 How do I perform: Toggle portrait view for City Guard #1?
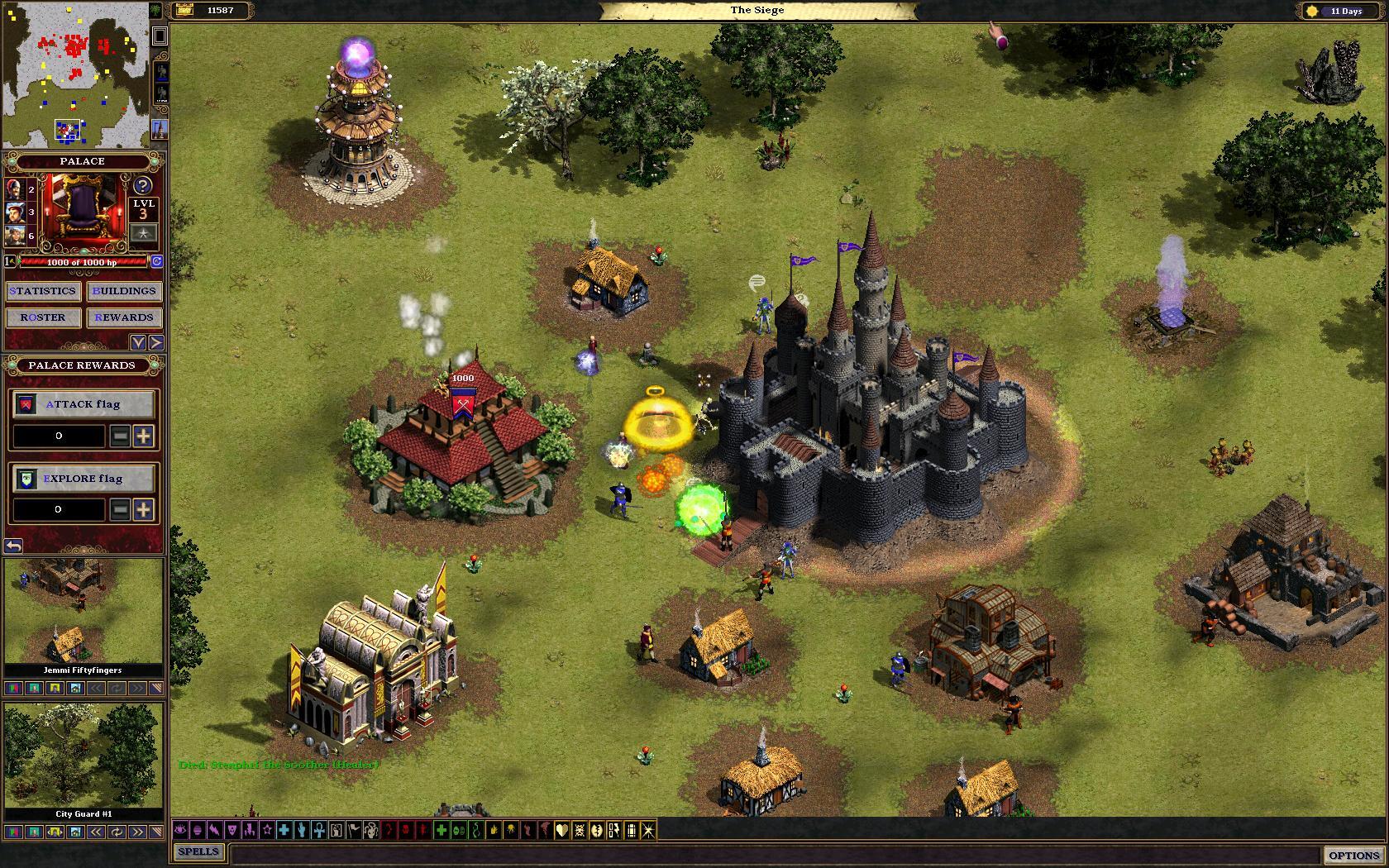coord(33,832)
